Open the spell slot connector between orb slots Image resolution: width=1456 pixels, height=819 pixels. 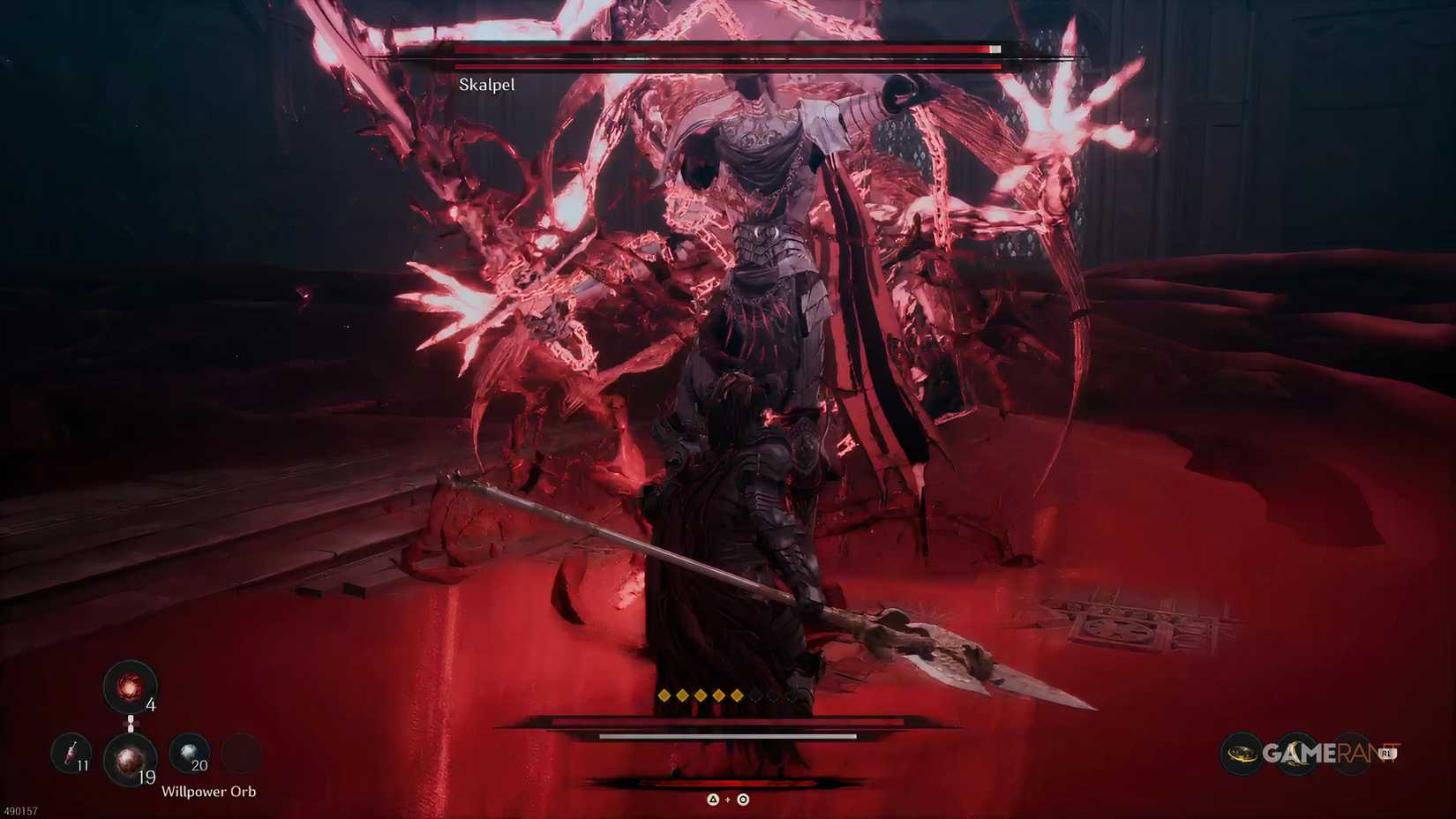coord(131,724)
